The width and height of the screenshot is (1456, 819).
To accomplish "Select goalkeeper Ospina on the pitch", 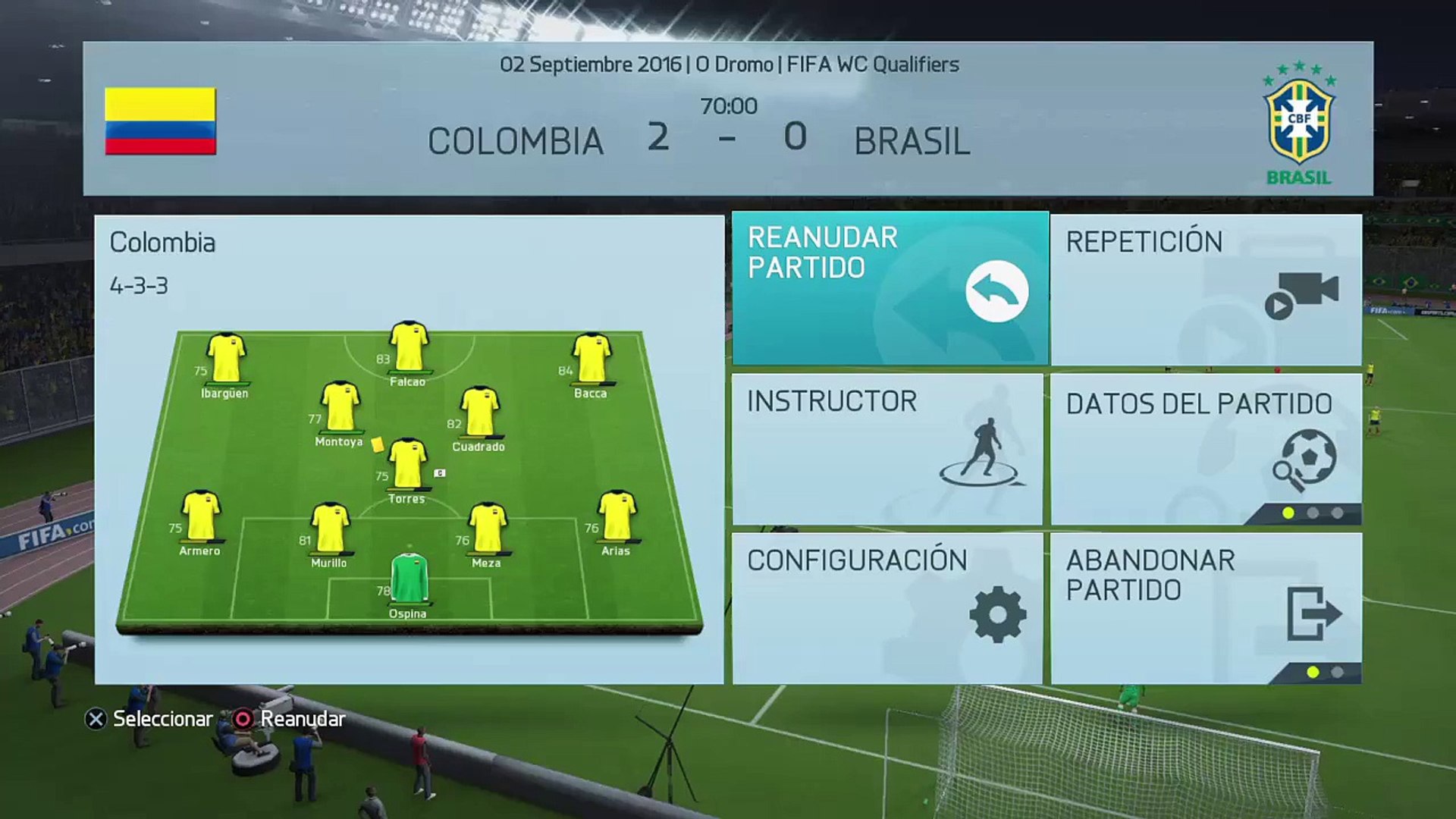I will tap(409, 579).
